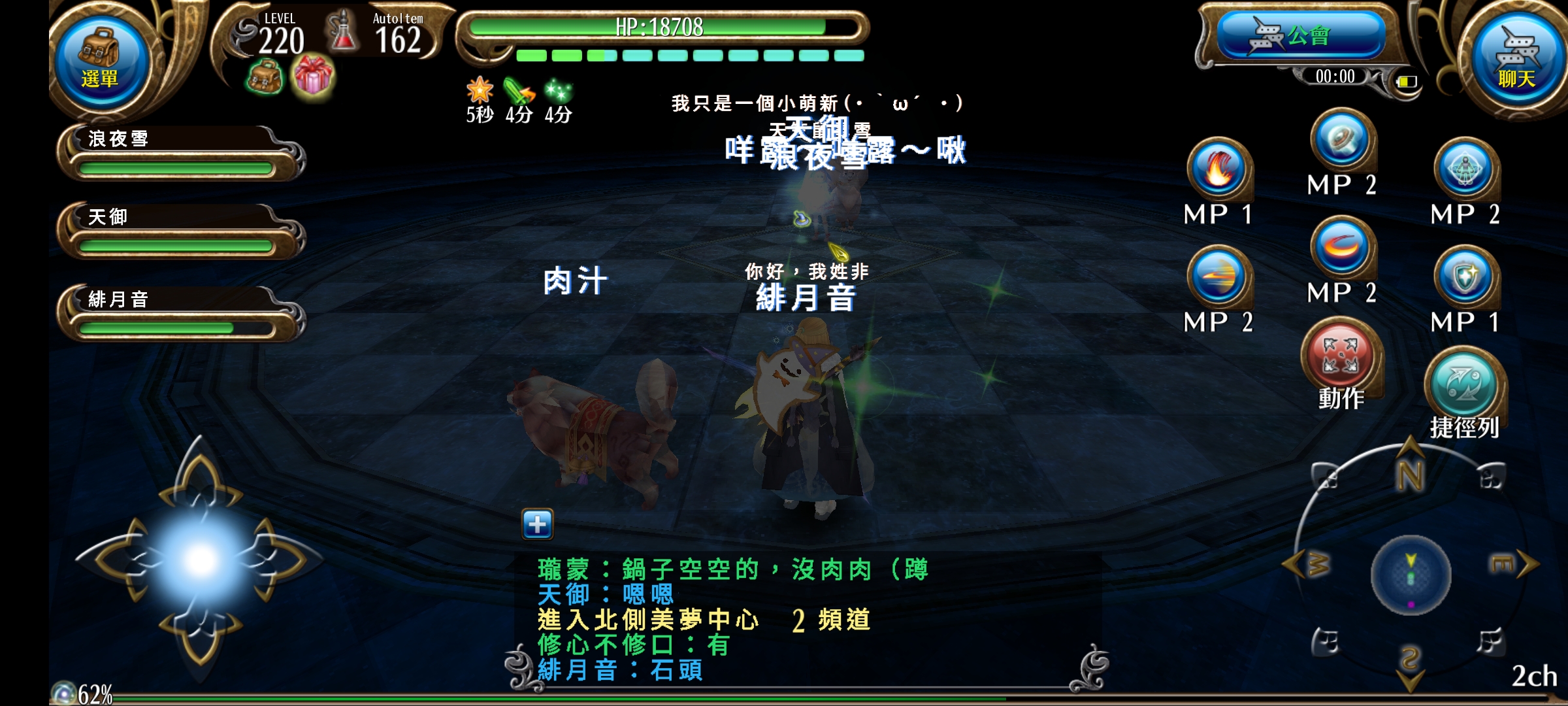Activate the fiery arrow dash skill
The image size is (1568, 706).
1218,277
